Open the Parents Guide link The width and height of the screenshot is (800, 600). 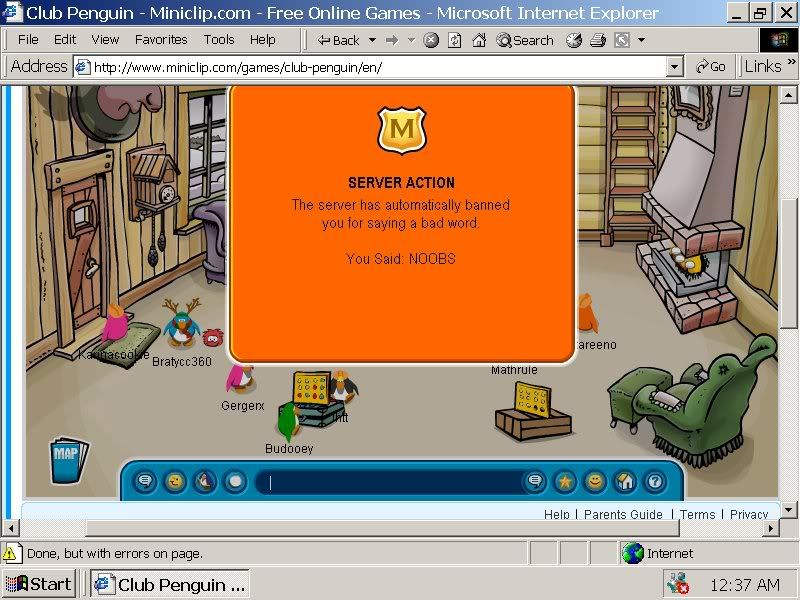pyautogui.click(x=623, y=514)
